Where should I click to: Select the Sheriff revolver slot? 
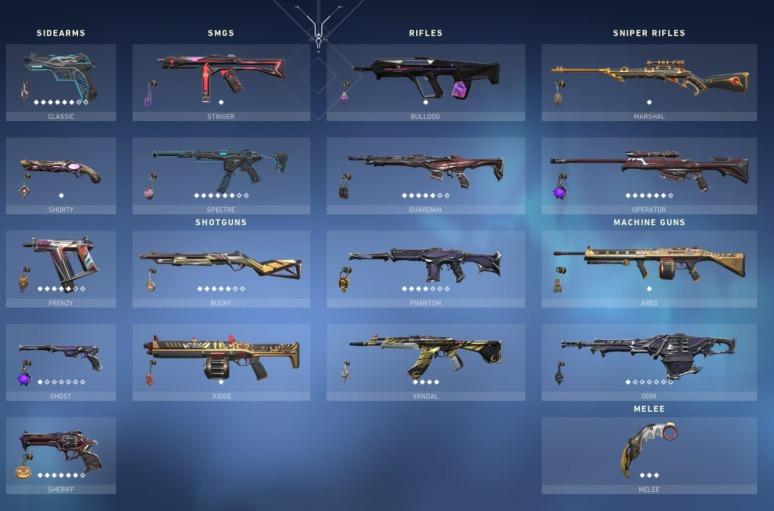pos(61,454)
